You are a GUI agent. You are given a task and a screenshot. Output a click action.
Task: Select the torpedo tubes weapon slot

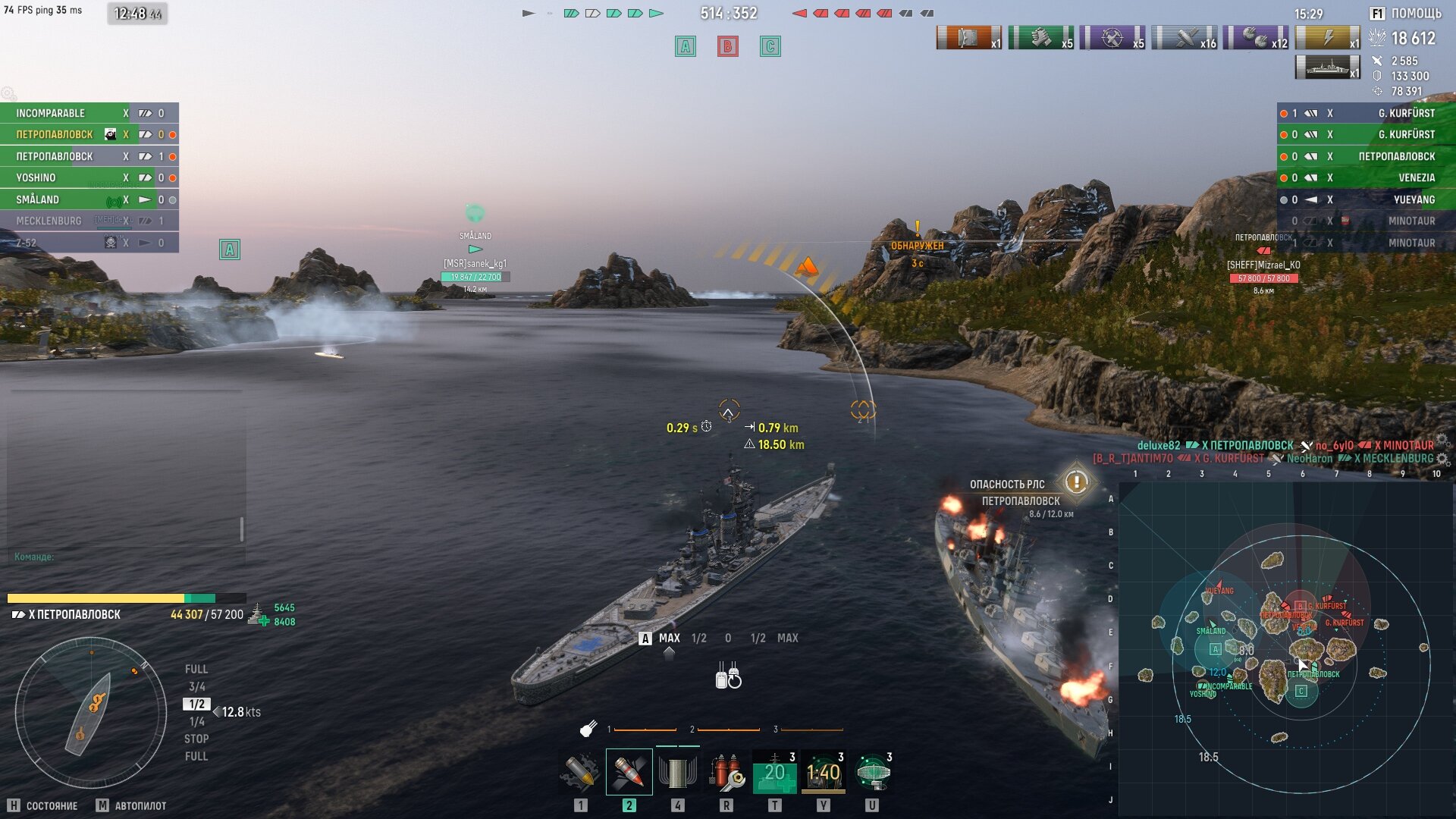(677, 772)
